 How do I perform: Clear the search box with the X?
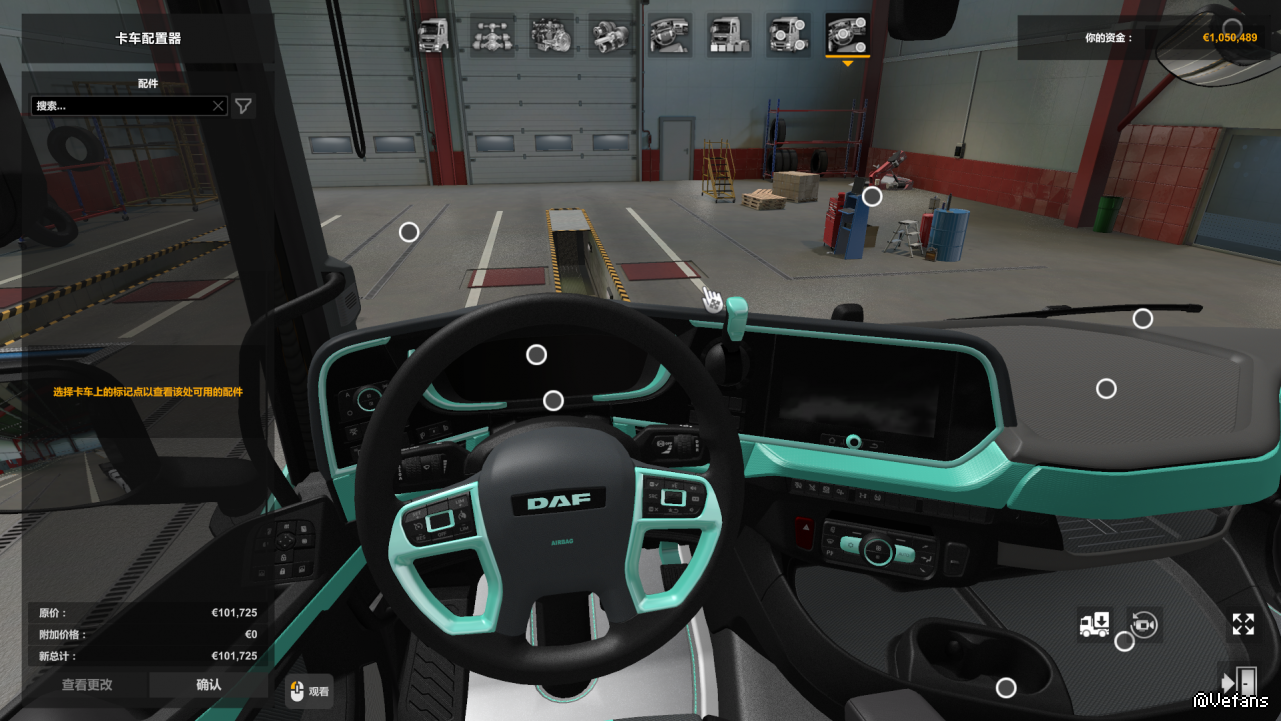[x=218, y=106]
